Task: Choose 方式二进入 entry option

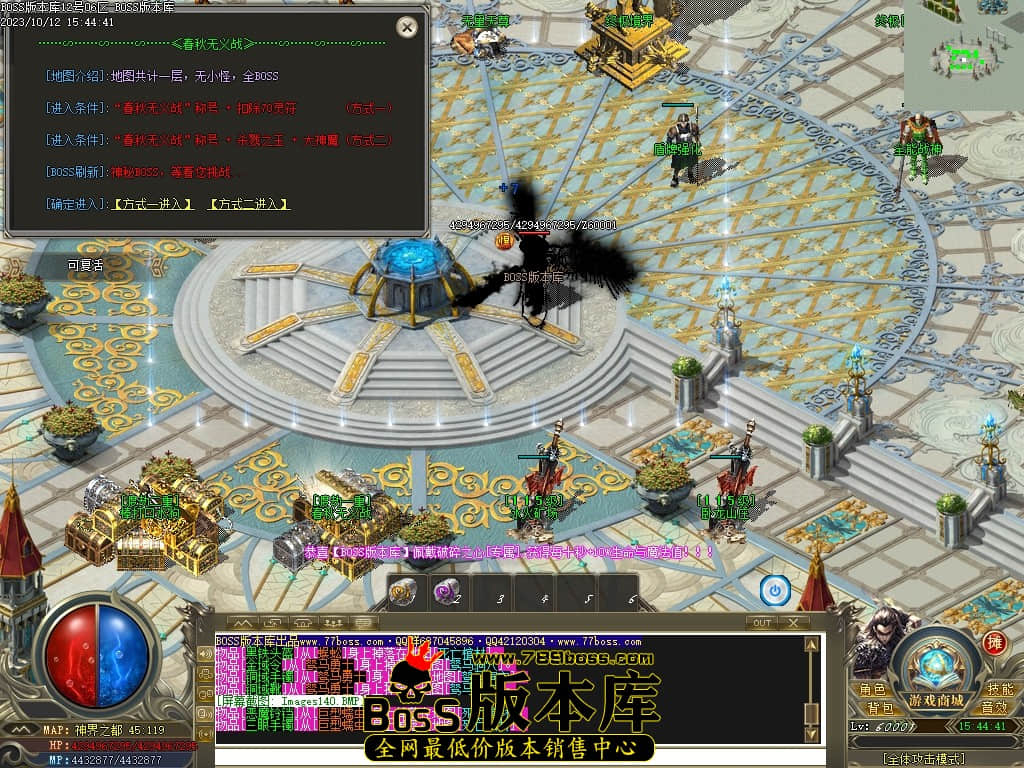Action: point(249,204)
